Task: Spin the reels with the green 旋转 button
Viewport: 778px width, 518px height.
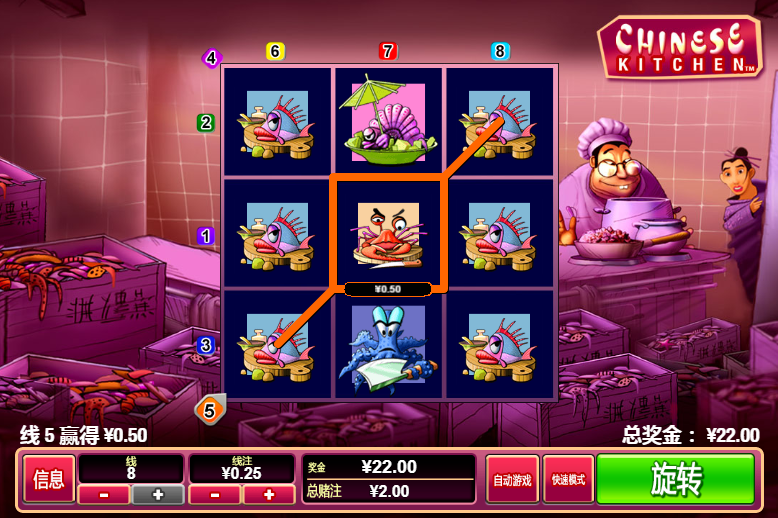Action: [x=675, y=480]
